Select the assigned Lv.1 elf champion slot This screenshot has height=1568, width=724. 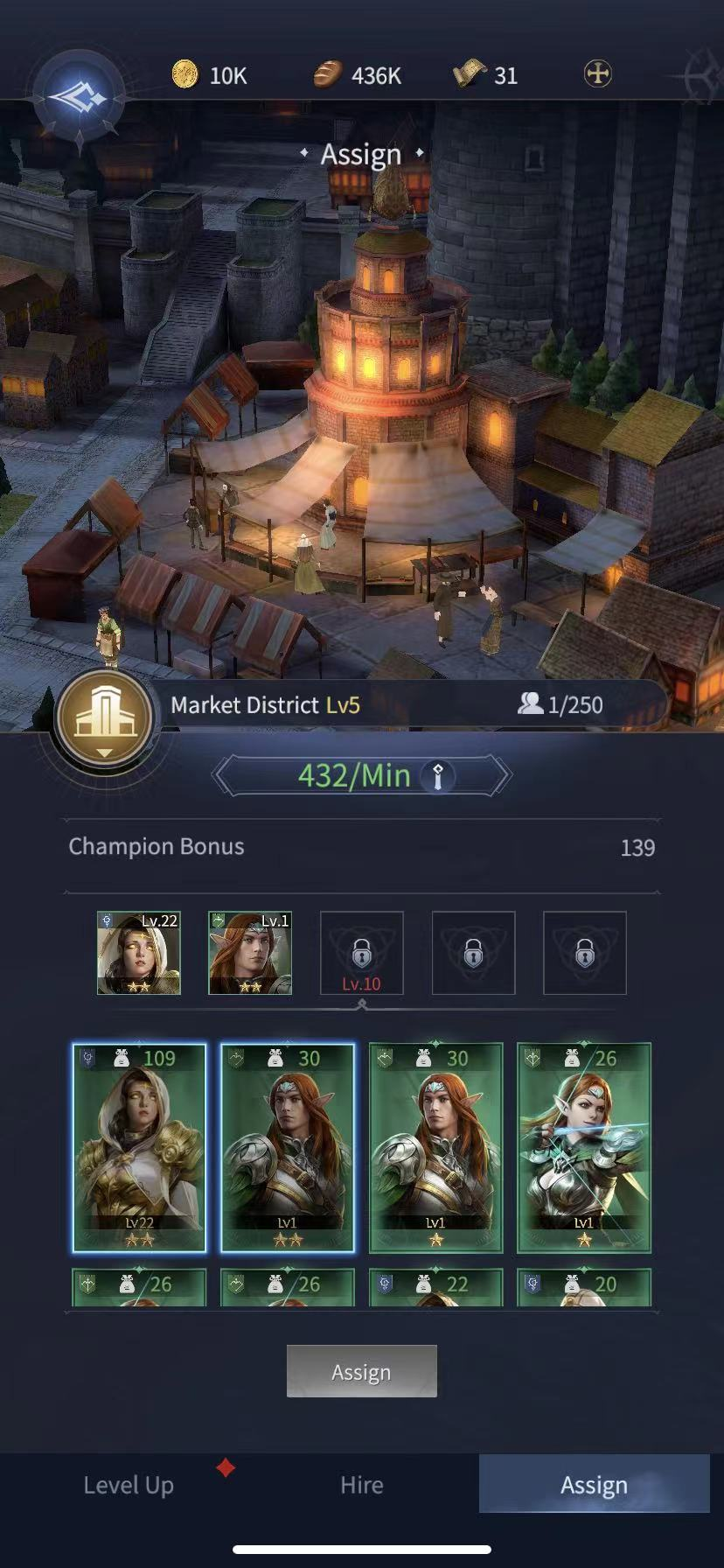(x=250, y=953)
